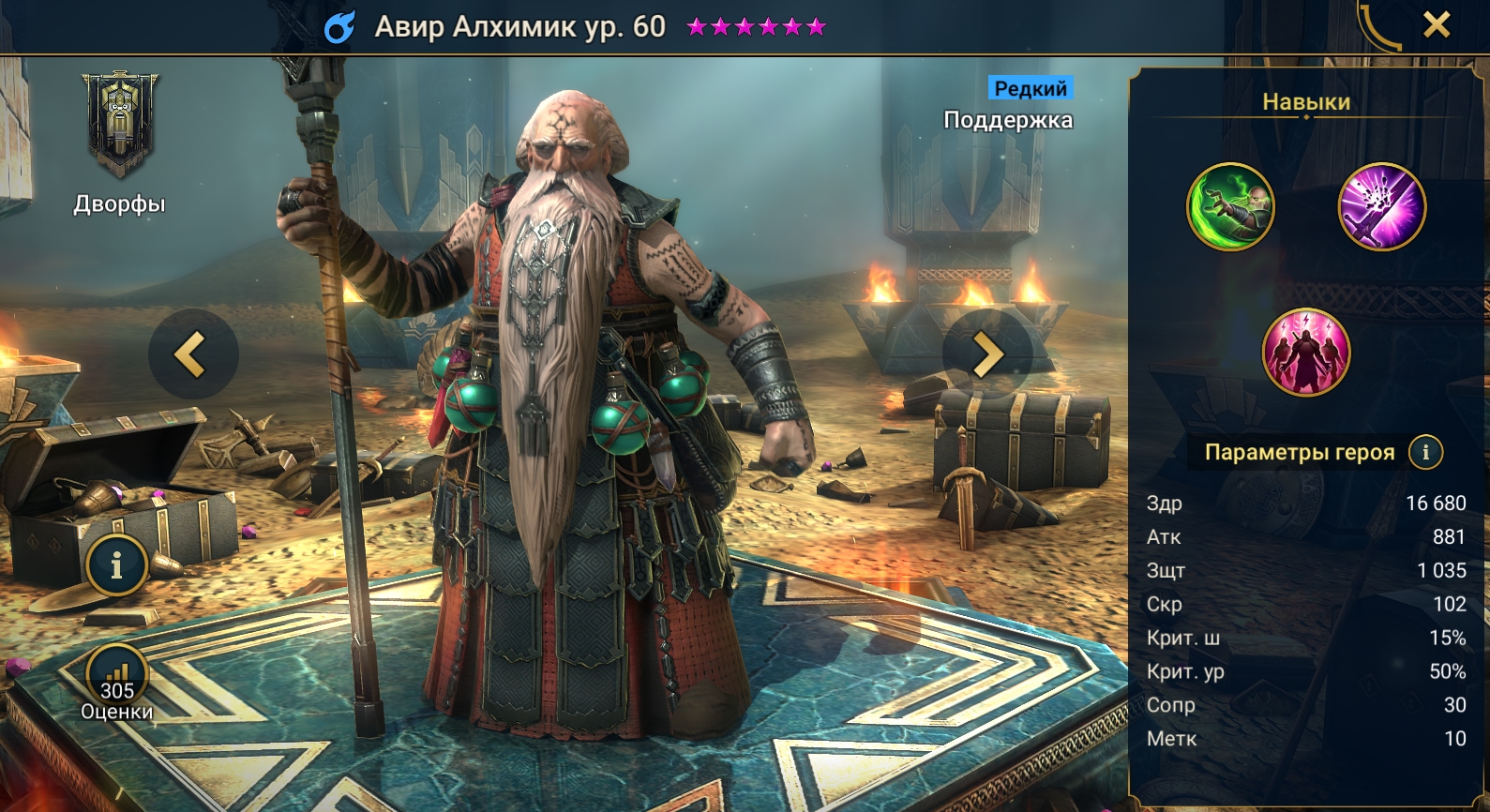Screen dimensions: 1490x812
Task: Open the green poison-hand skill icon
Action: coord(1230,207)
